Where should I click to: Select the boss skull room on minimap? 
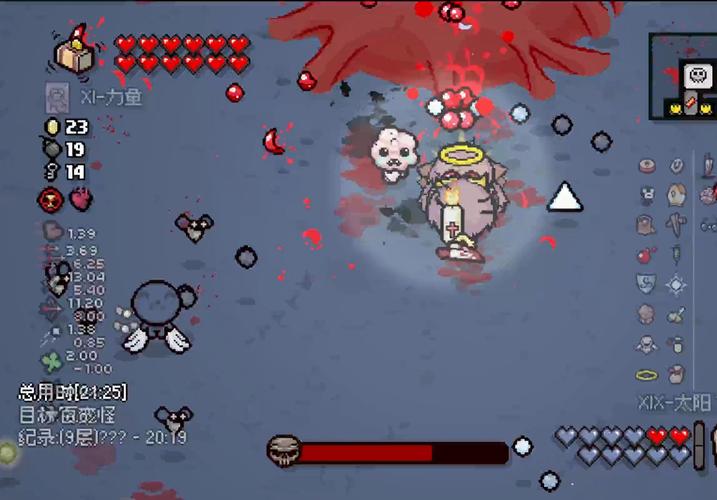(696, 75)
